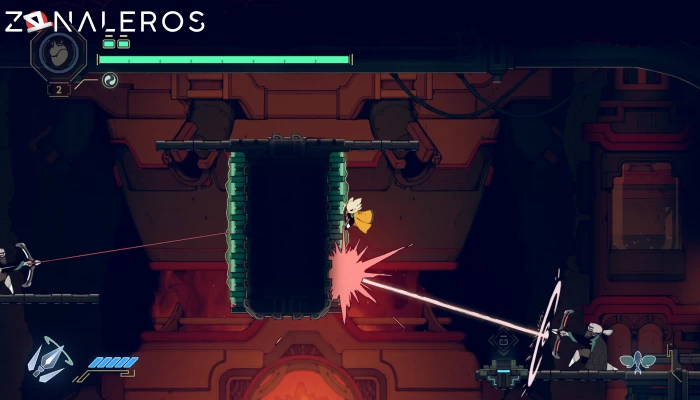Viewport: 700px width, 400px height.
Task: Open the Zonaleros watermark logo
Action: [x=104, y=20]
